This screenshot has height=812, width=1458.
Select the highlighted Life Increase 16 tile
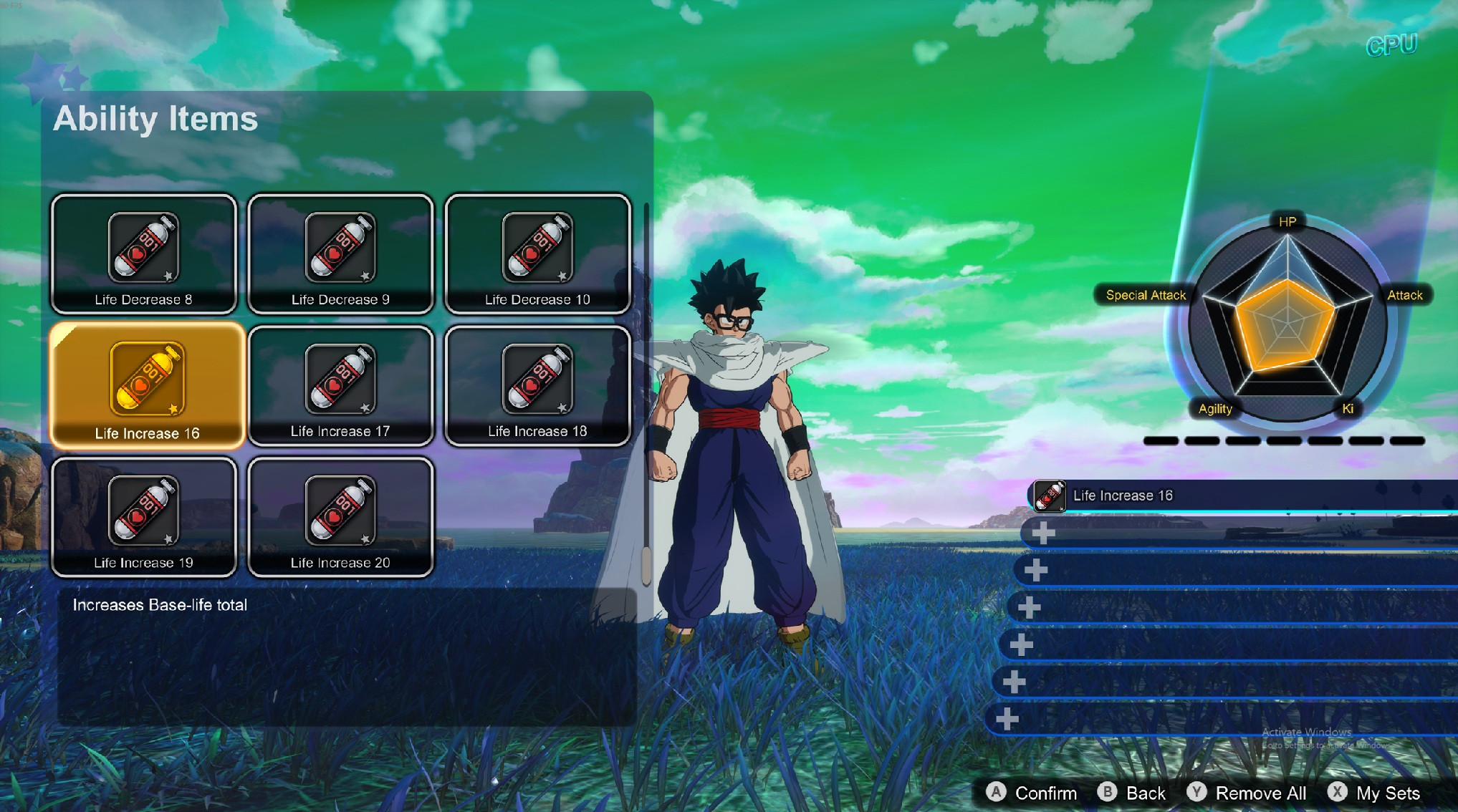click(x=147, y=385)
